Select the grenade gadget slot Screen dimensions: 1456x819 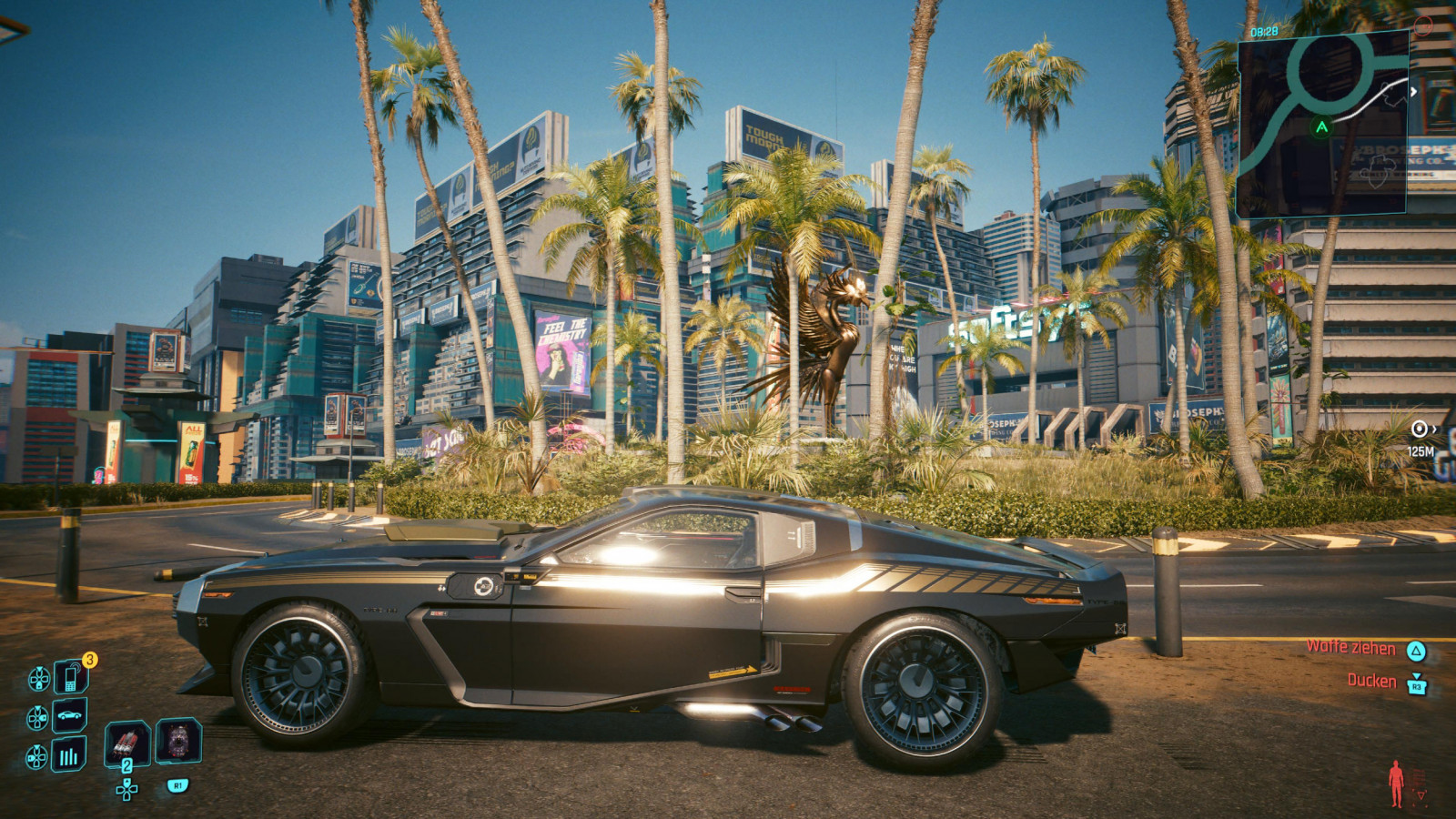(x=177, y=741)
